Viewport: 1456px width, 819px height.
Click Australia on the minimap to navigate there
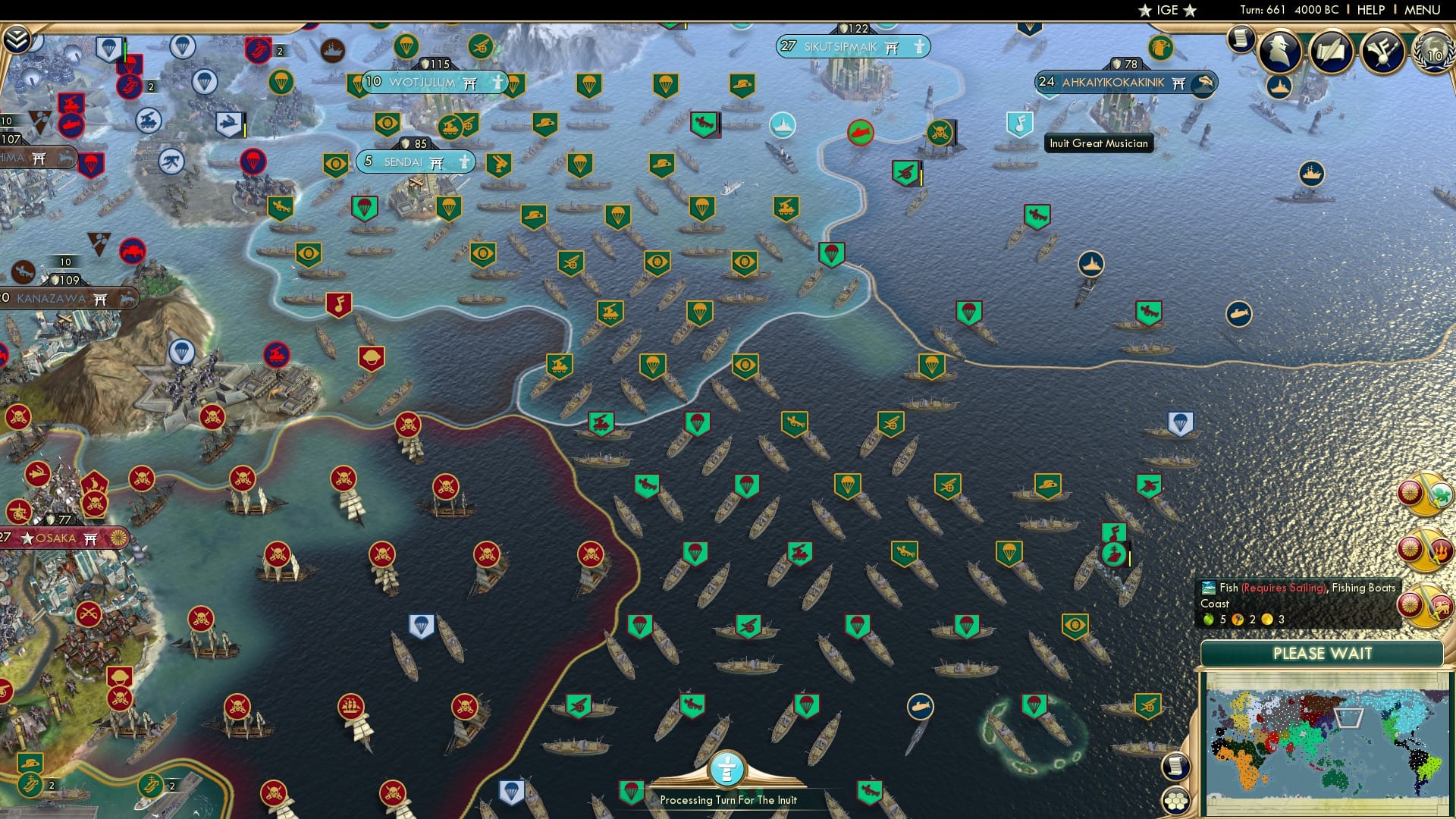[x=1334, y=779]
